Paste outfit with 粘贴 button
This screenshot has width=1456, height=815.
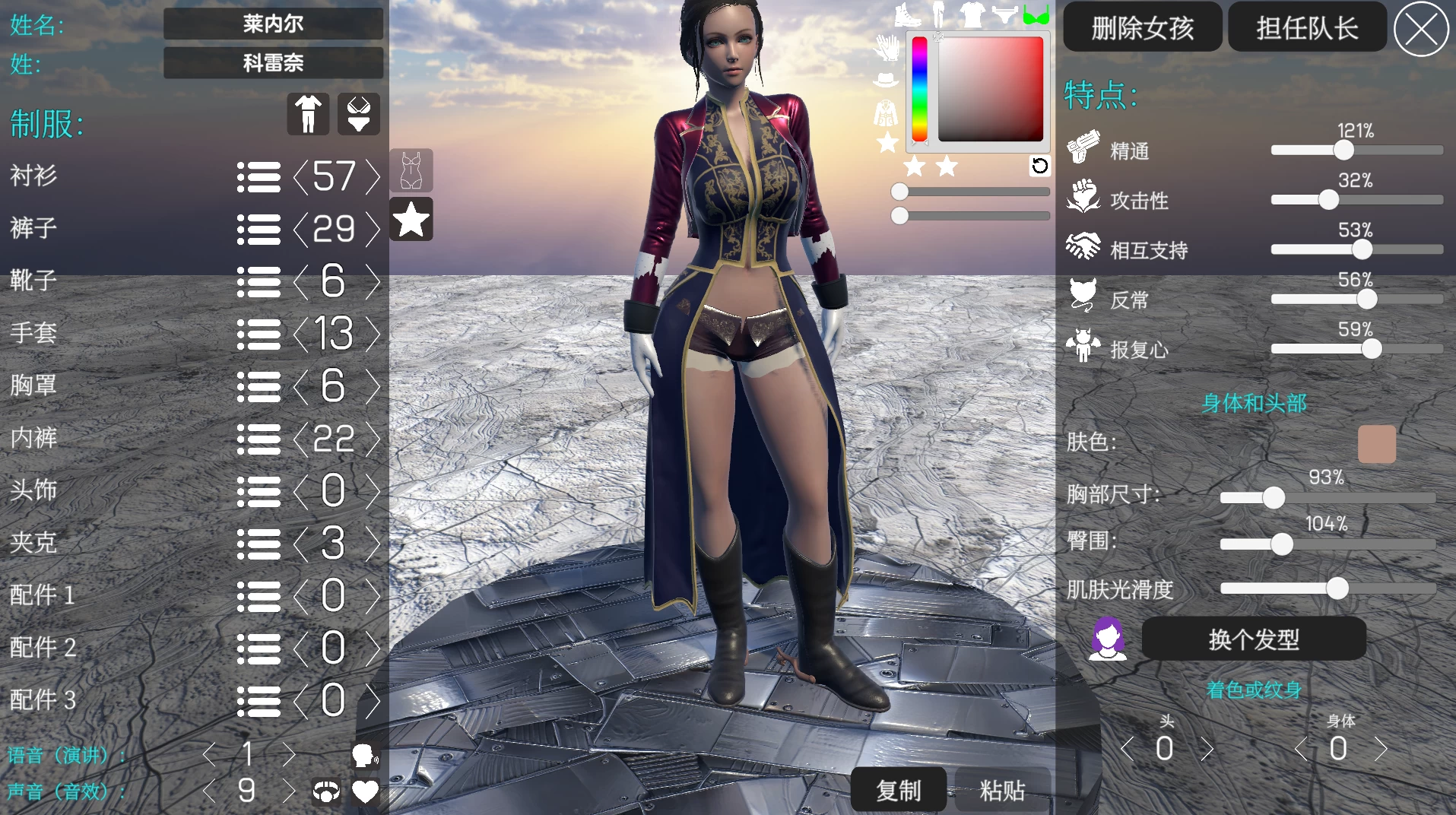[x=1002, y=791]
